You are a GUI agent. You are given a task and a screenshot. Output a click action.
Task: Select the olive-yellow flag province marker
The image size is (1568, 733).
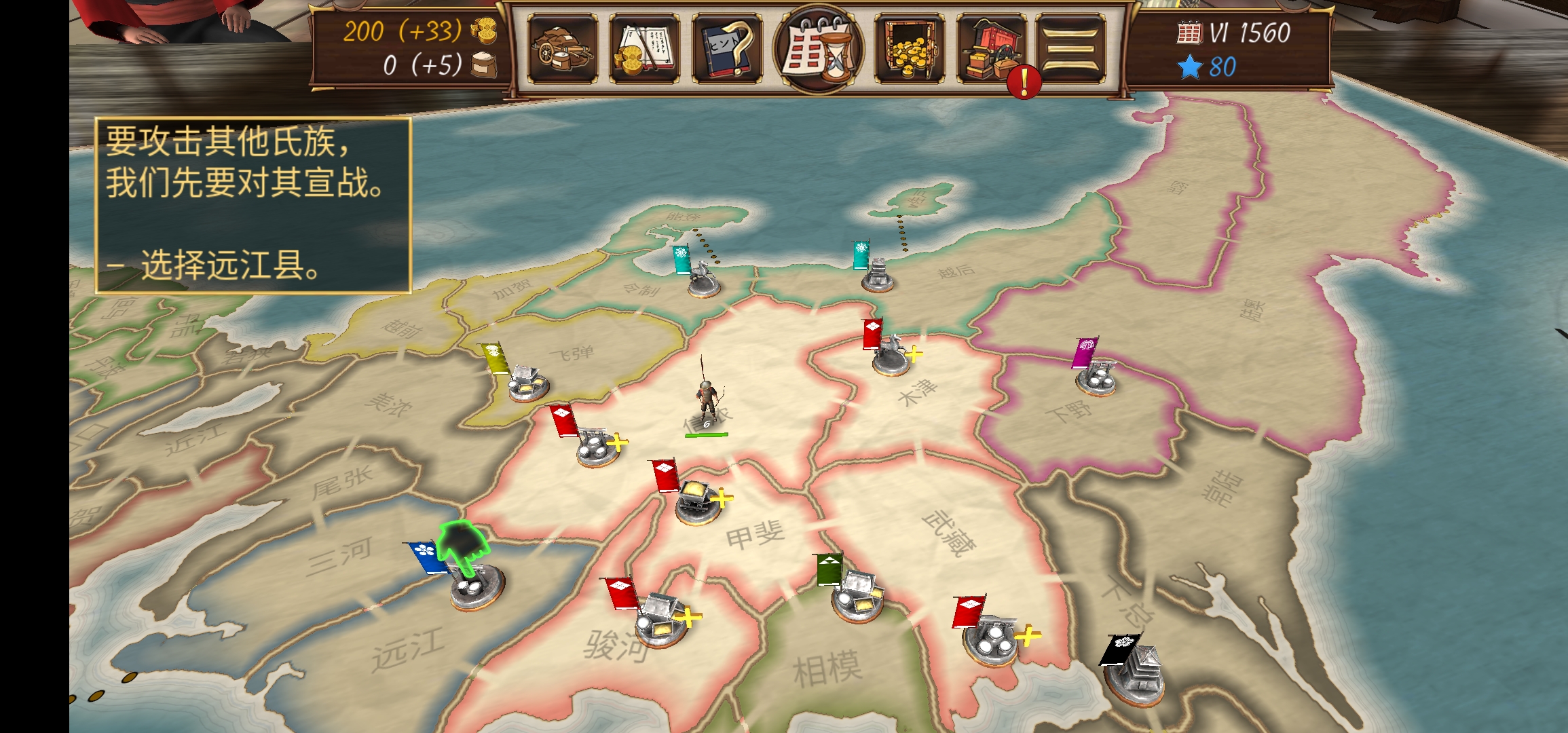click(527, 381)
